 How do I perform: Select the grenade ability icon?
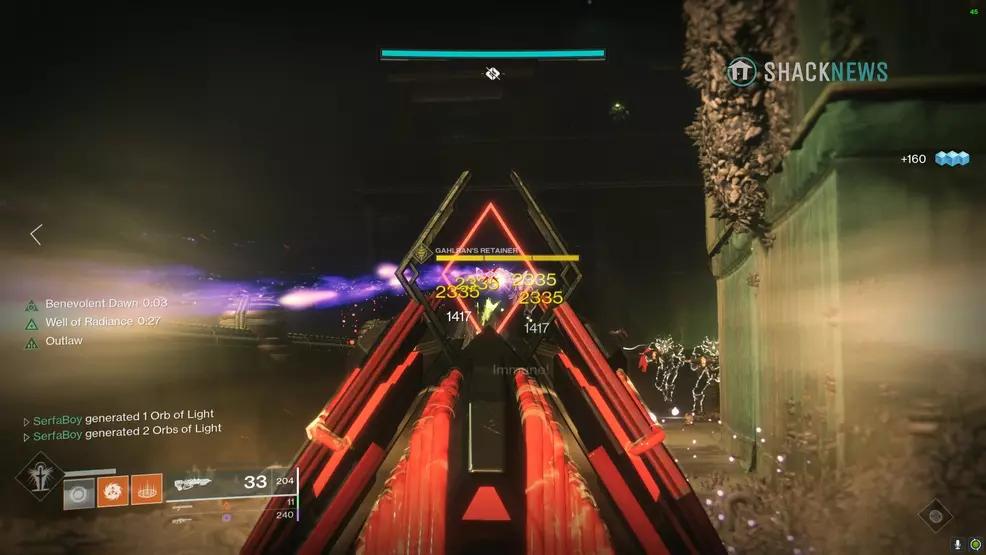[80, 491]
